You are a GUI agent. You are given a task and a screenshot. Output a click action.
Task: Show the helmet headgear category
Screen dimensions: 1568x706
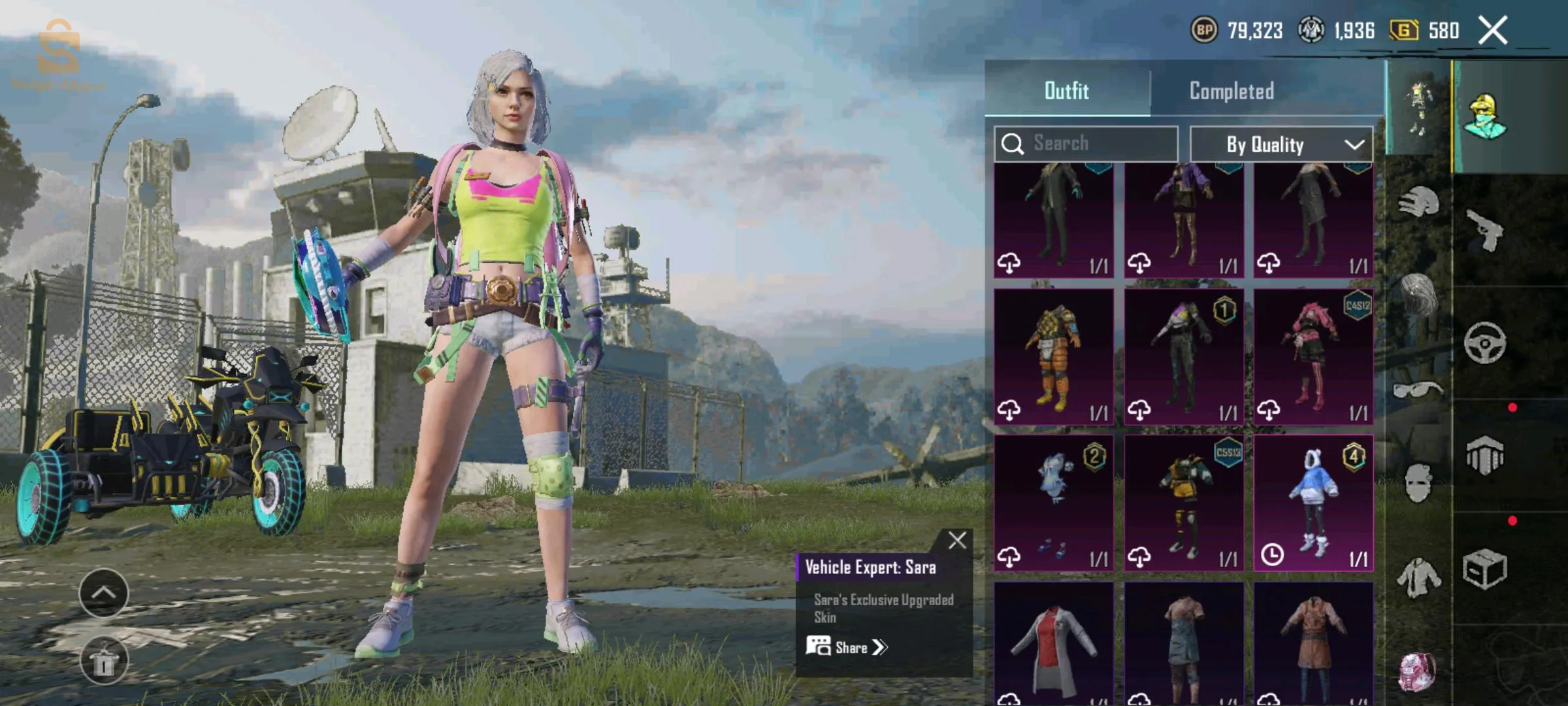pos(1418,201)
